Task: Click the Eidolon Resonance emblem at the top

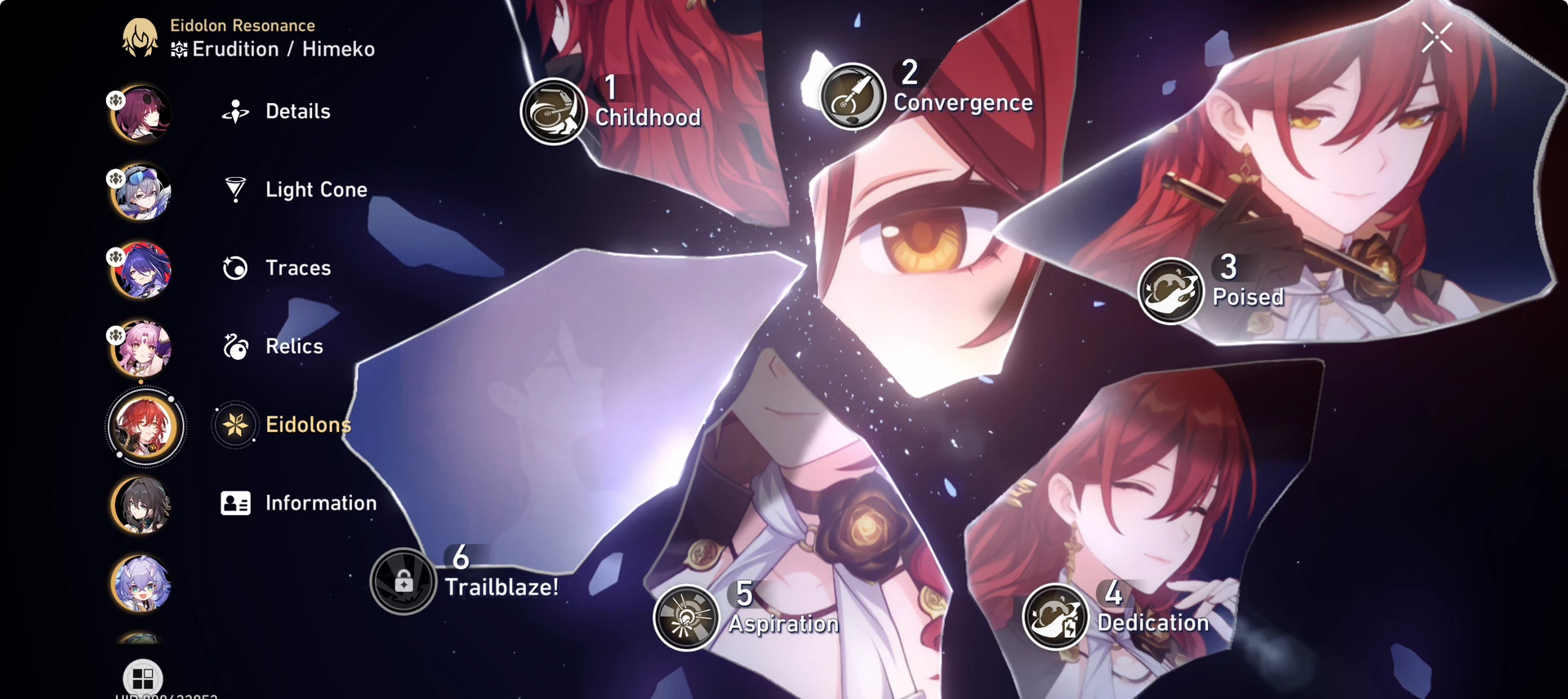Action: [141, 37]
